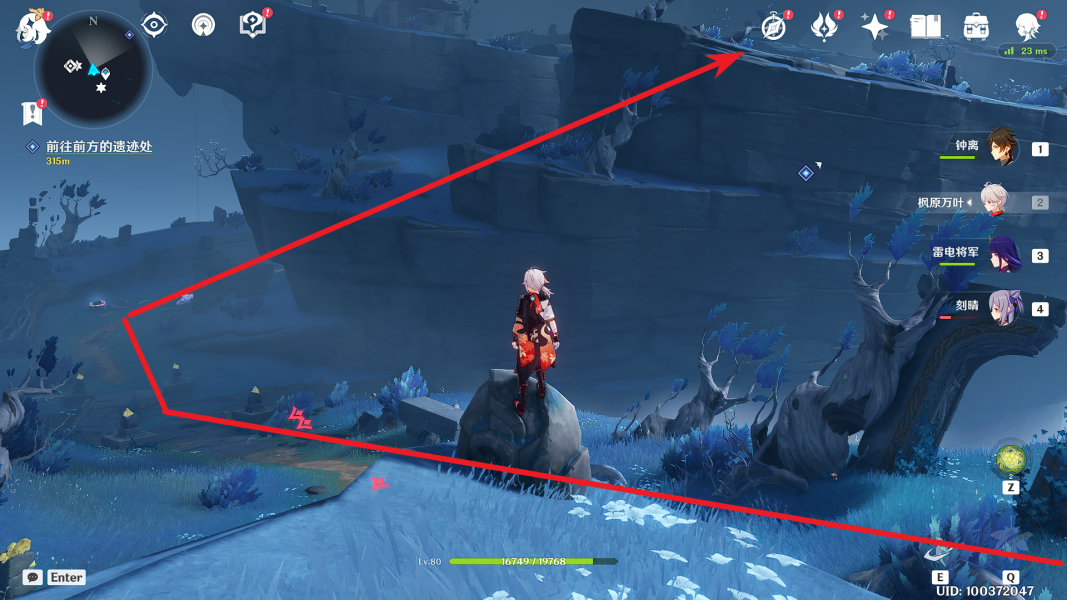Activate the eye-shaped elemental sight icon

coord(154,25)
